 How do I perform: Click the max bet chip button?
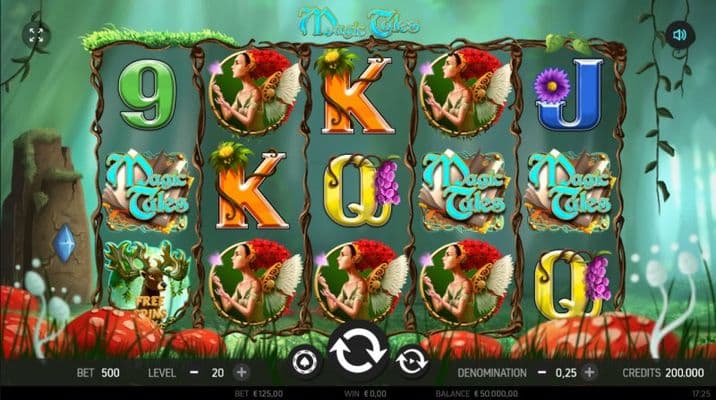pos(304,360)
